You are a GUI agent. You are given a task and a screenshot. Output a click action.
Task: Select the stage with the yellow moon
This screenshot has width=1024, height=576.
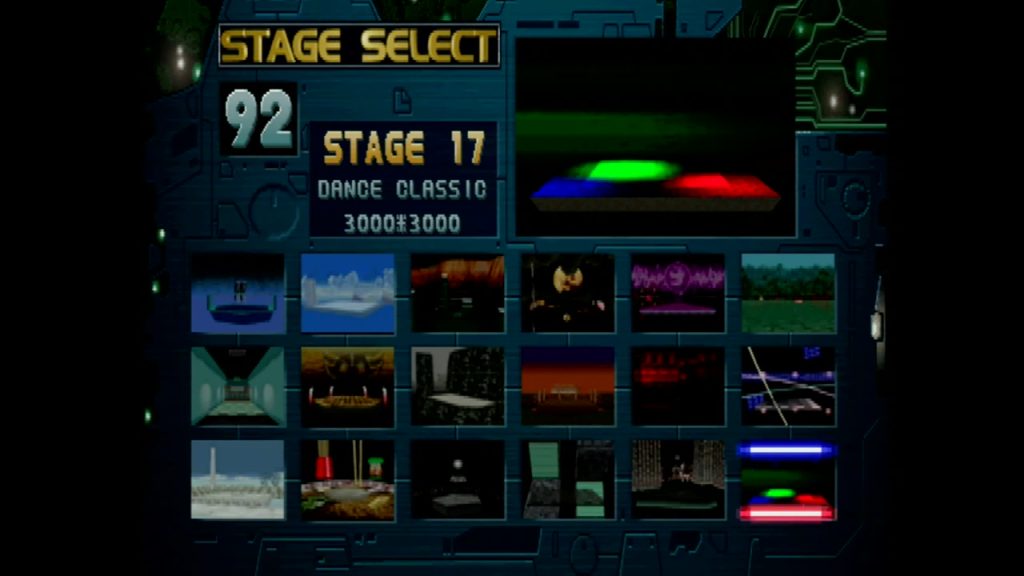[x=568, y=293]
